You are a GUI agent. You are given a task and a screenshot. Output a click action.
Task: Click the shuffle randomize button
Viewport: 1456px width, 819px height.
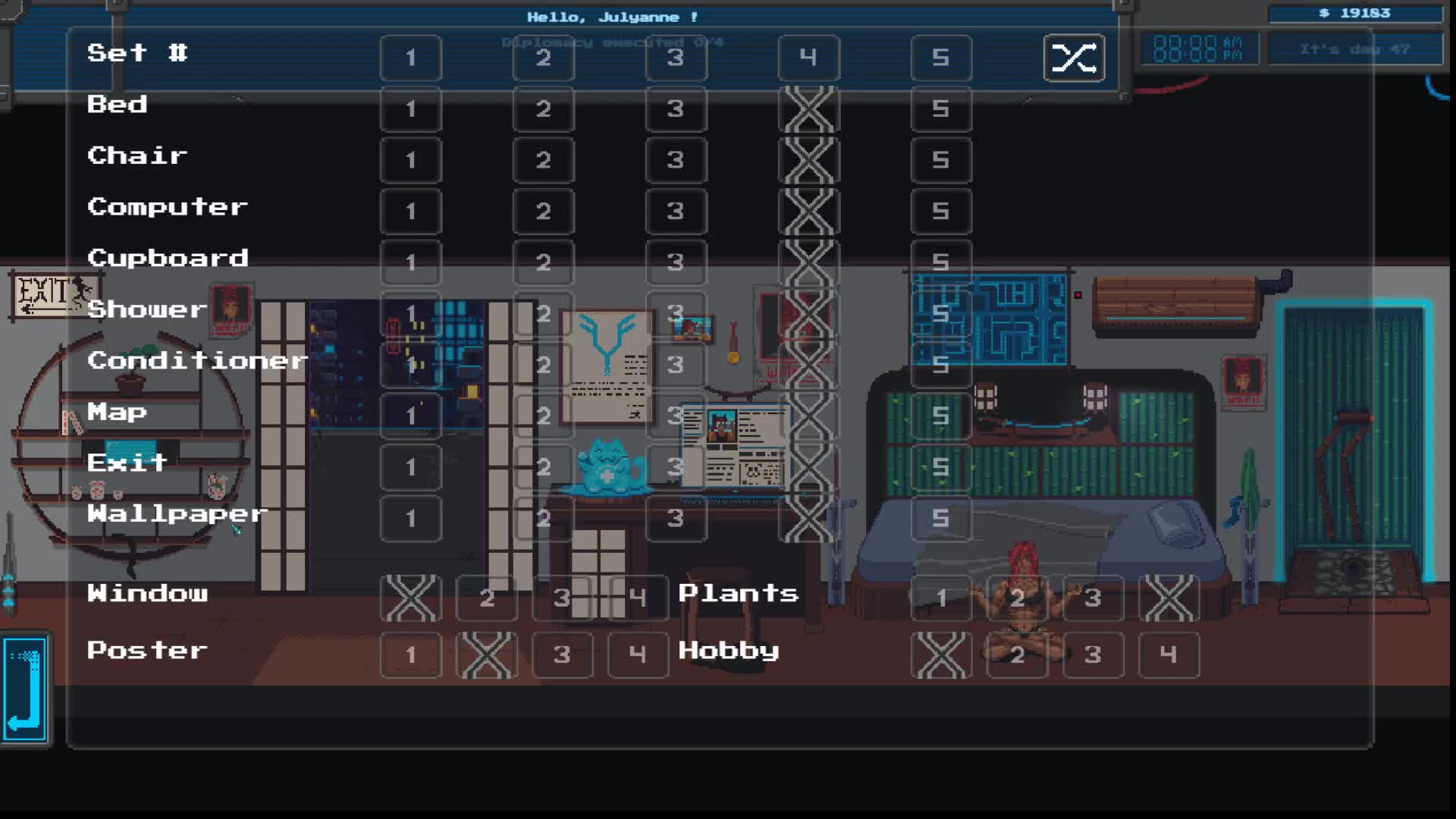coord(1074,58)
